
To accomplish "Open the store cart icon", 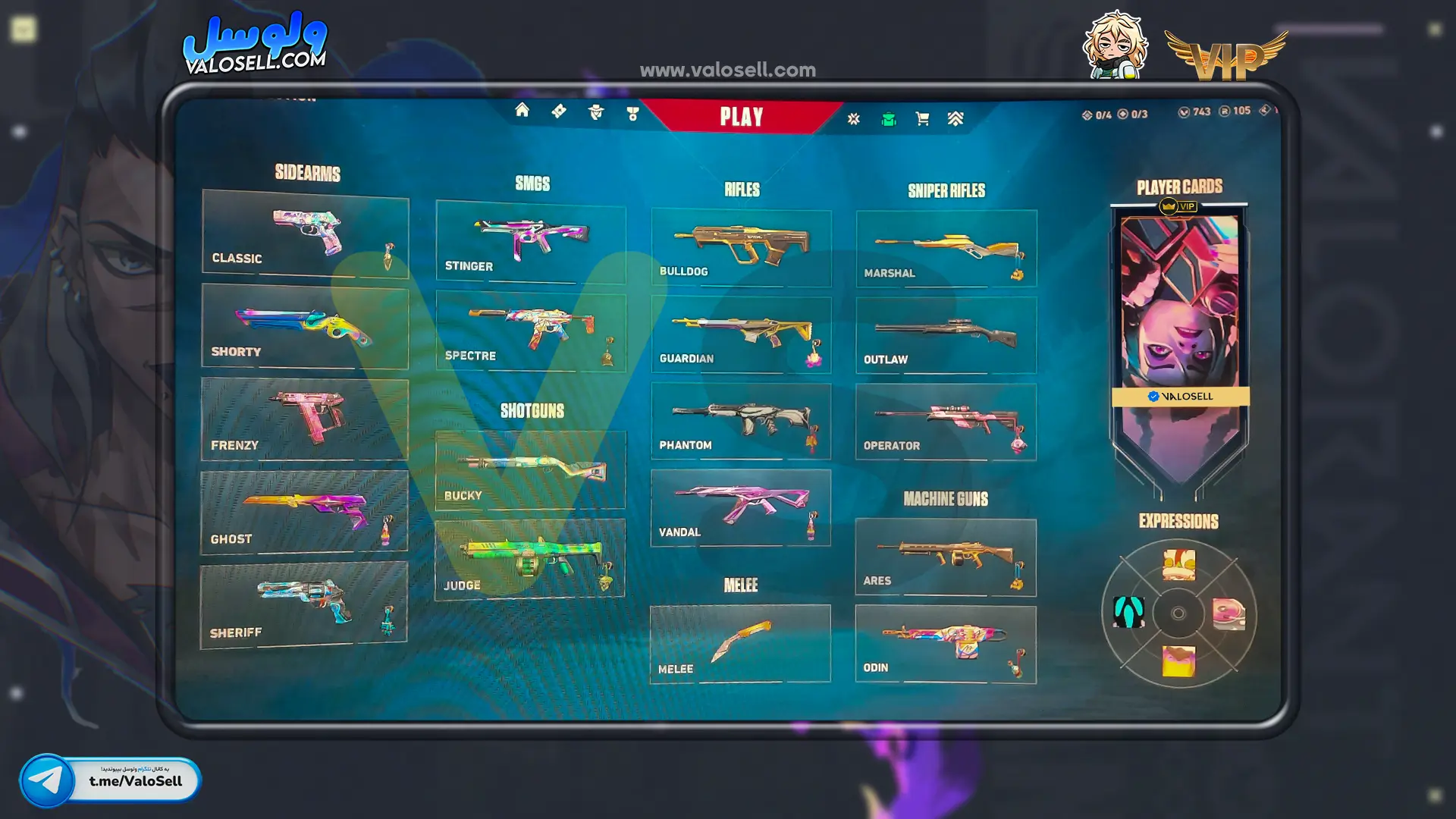I will [x=922, y=119].
